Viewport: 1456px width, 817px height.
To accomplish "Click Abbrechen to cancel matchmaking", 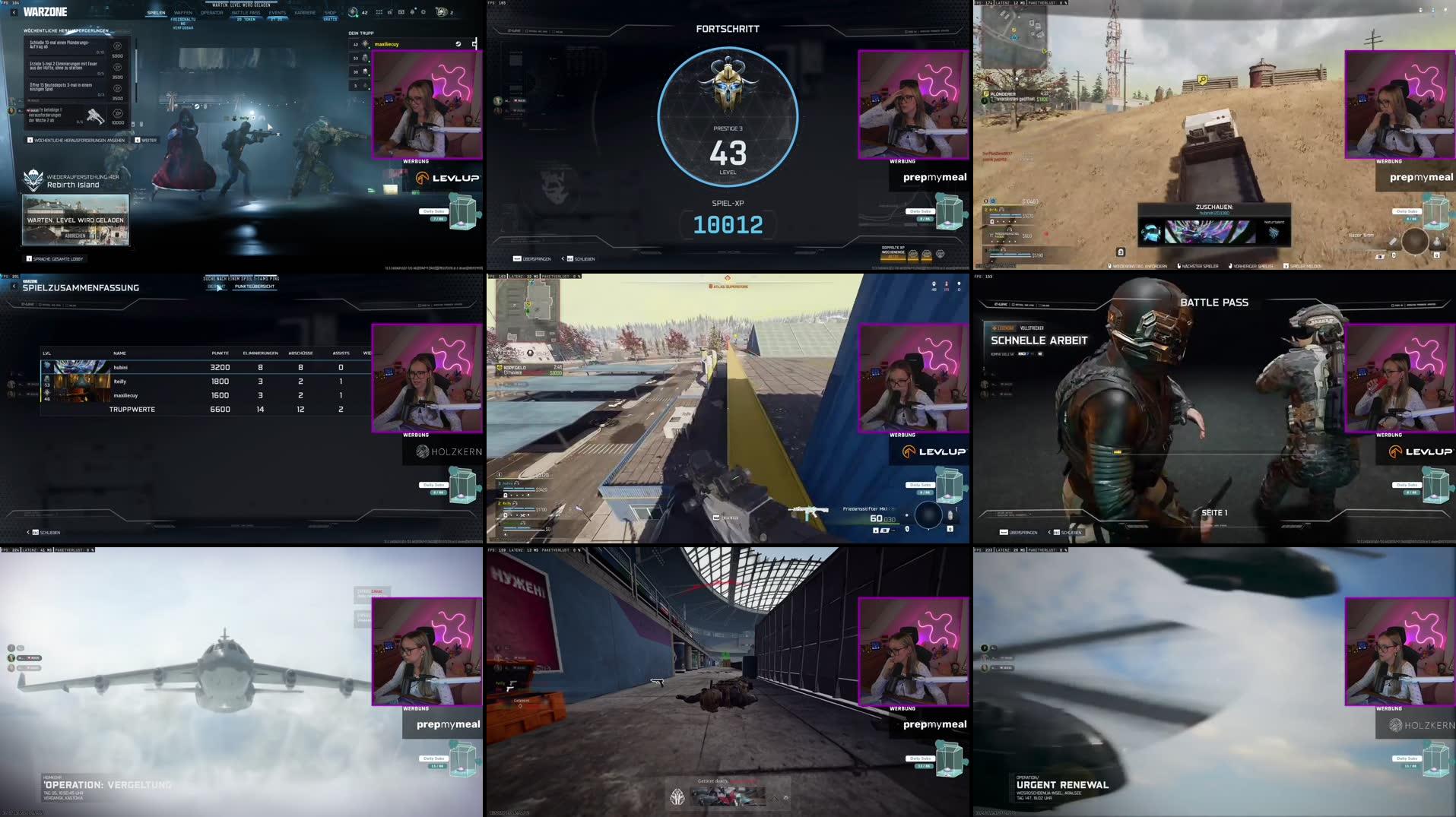I will [x=75, y=235].
